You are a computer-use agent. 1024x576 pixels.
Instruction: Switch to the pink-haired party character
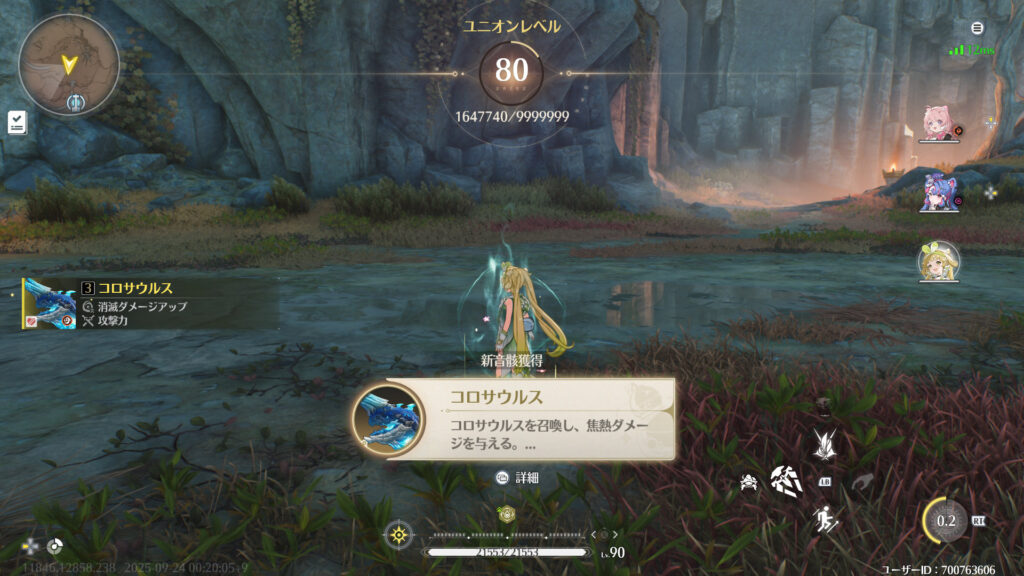(938, 124)
